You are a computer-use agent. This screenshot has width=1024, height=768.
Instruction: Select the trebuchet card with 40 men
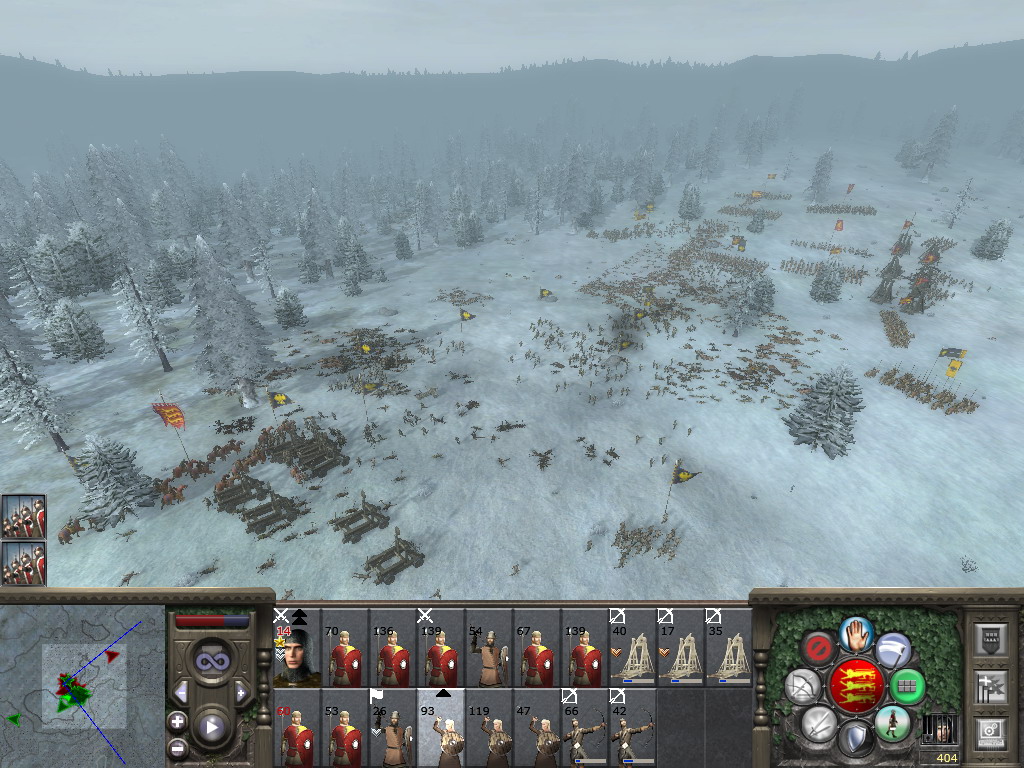click(632, 650)
